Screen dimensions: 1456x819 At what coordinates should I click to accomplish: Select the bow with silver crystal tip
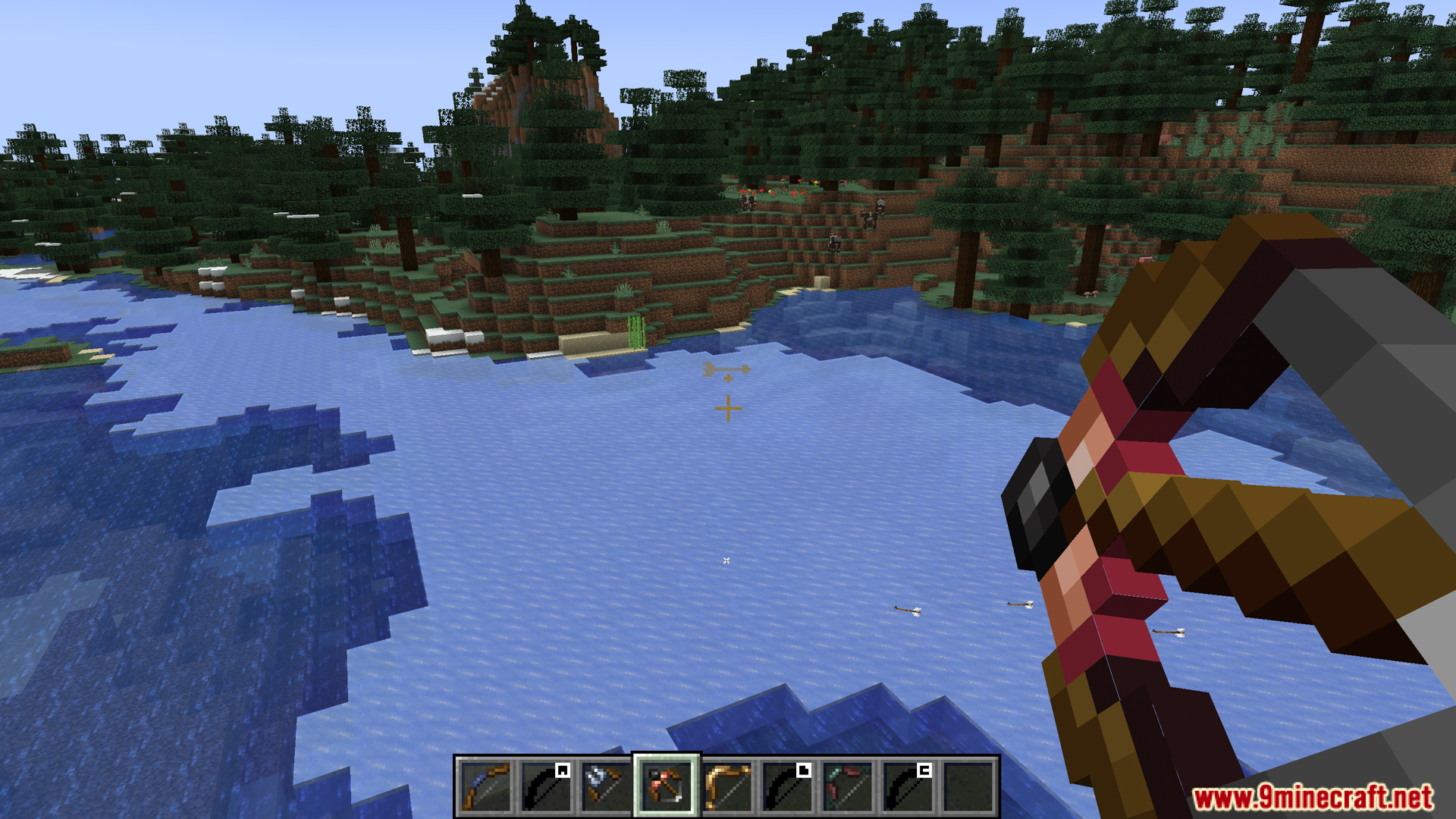pos(606,786)
